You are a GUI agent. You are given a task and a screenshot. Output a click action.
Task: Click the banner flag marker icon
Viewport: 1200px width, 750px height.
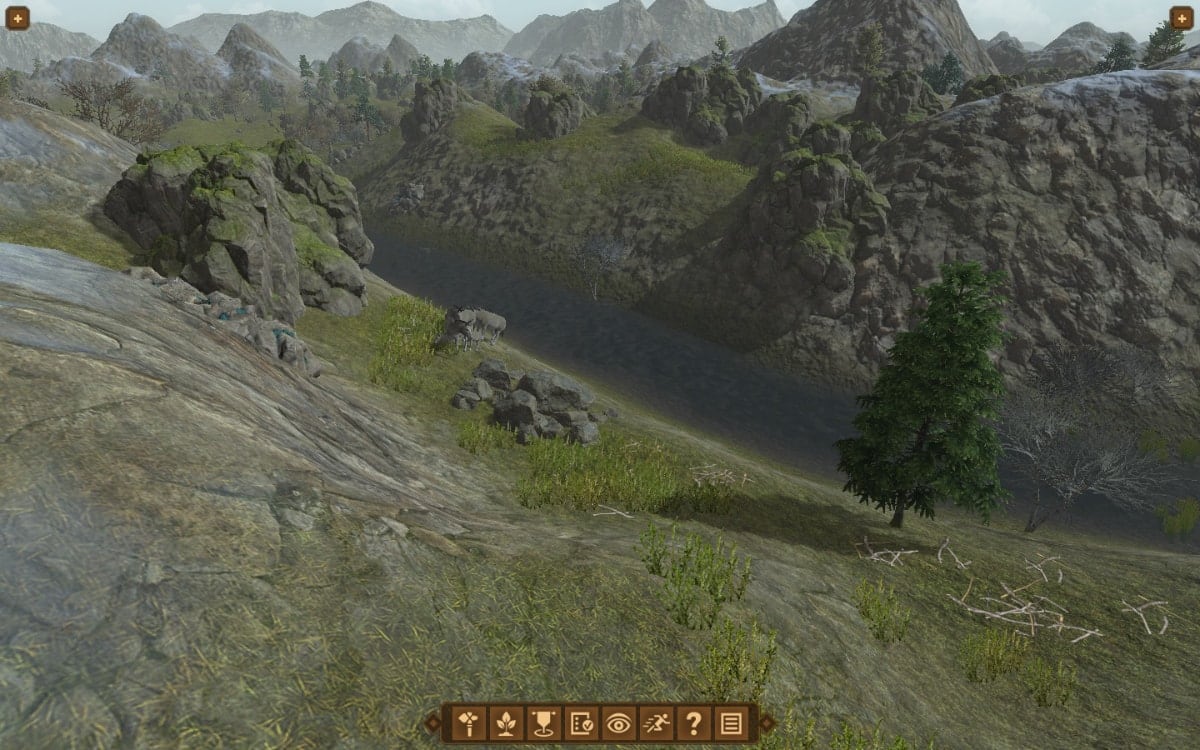pyautogui.click(x=544, y=722)
